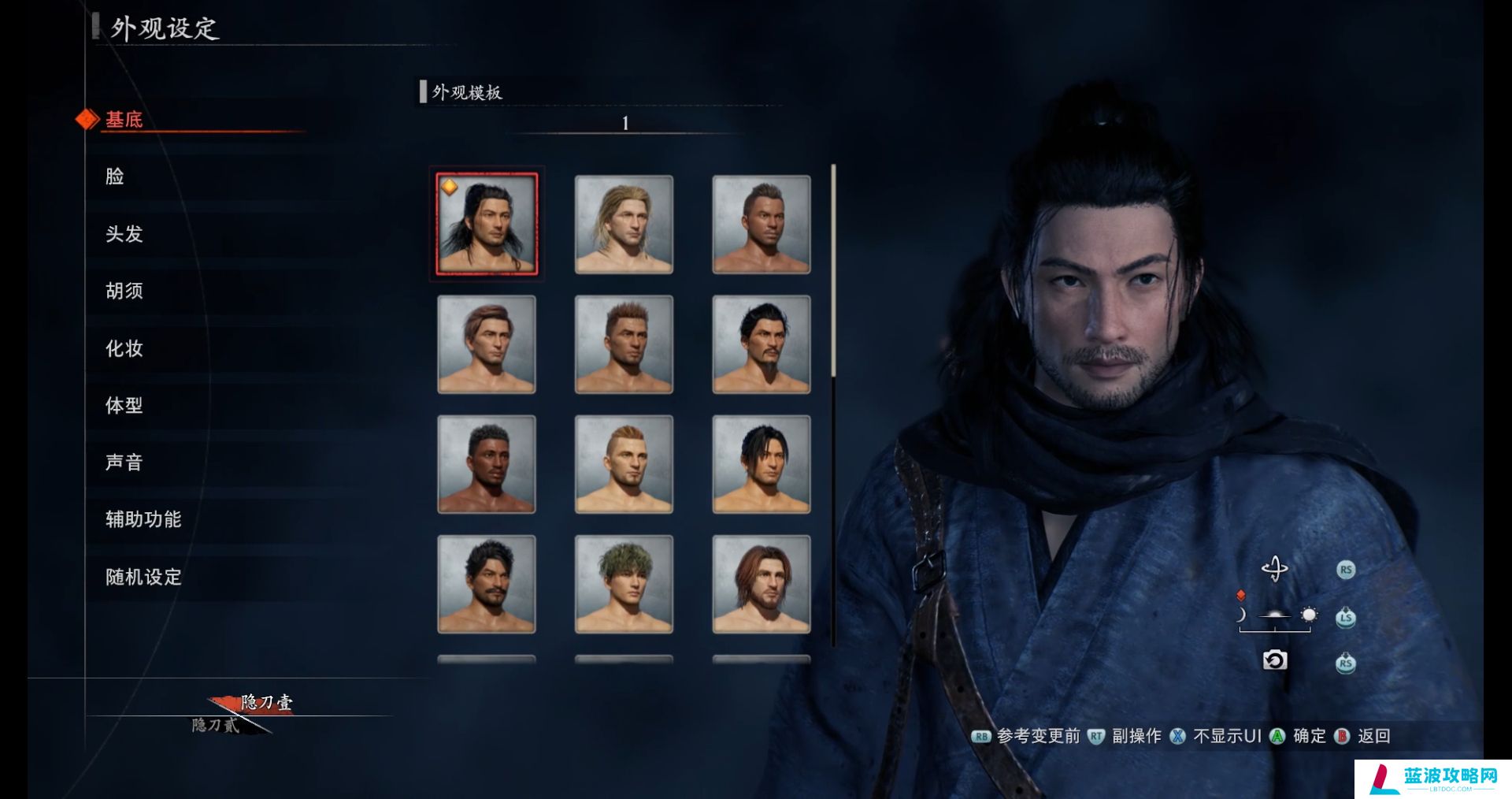Select the mustached dark-haired preset
1512x799 pixels.
487,584
